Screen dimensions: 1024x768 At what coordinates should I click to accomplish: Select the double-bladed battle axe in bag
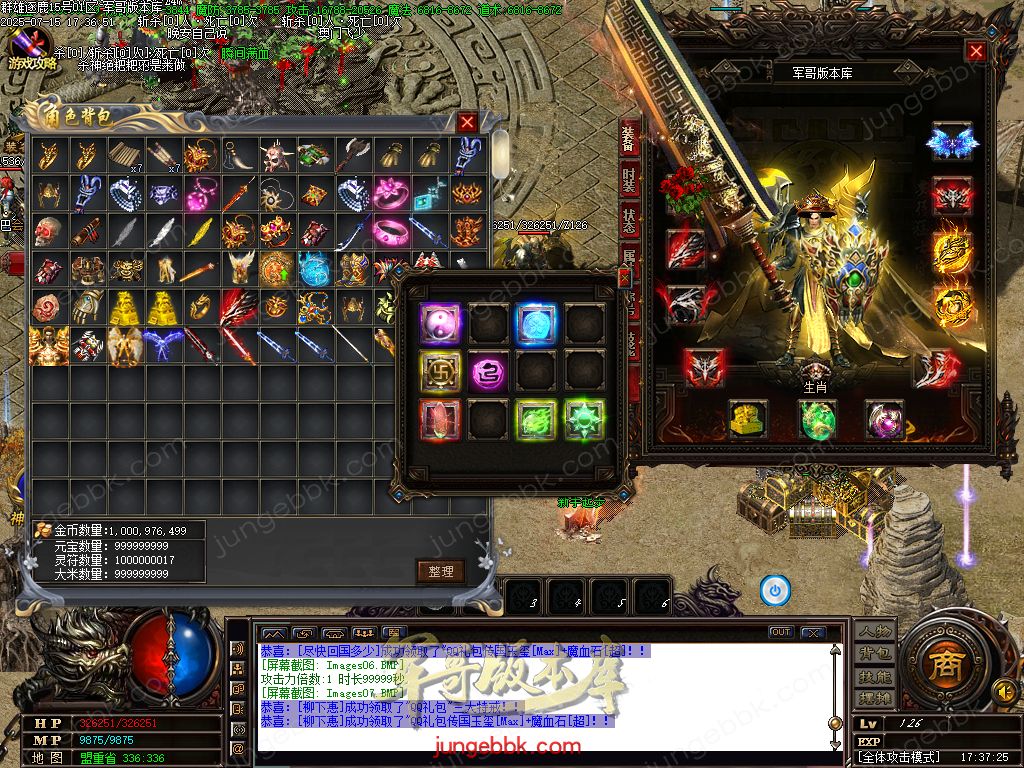(x=352, y=156)
